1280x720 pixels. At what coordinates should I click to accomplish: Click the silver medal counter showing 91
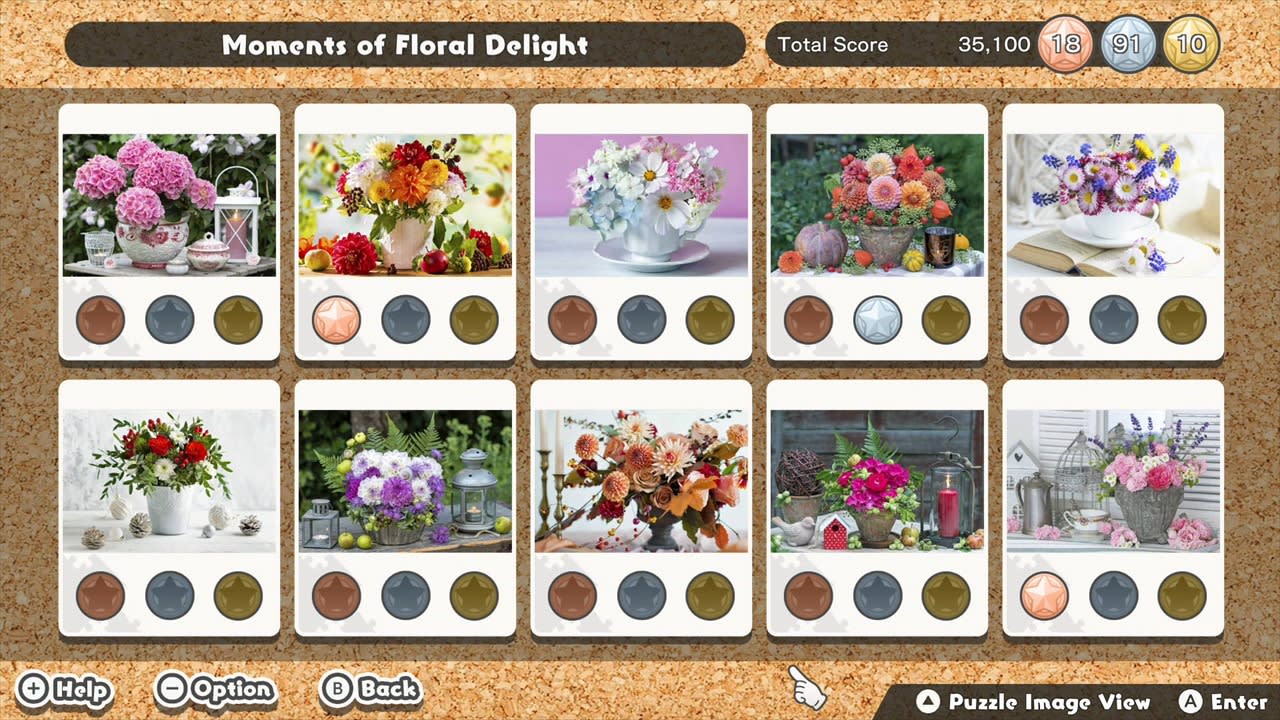click(1128, 44)
